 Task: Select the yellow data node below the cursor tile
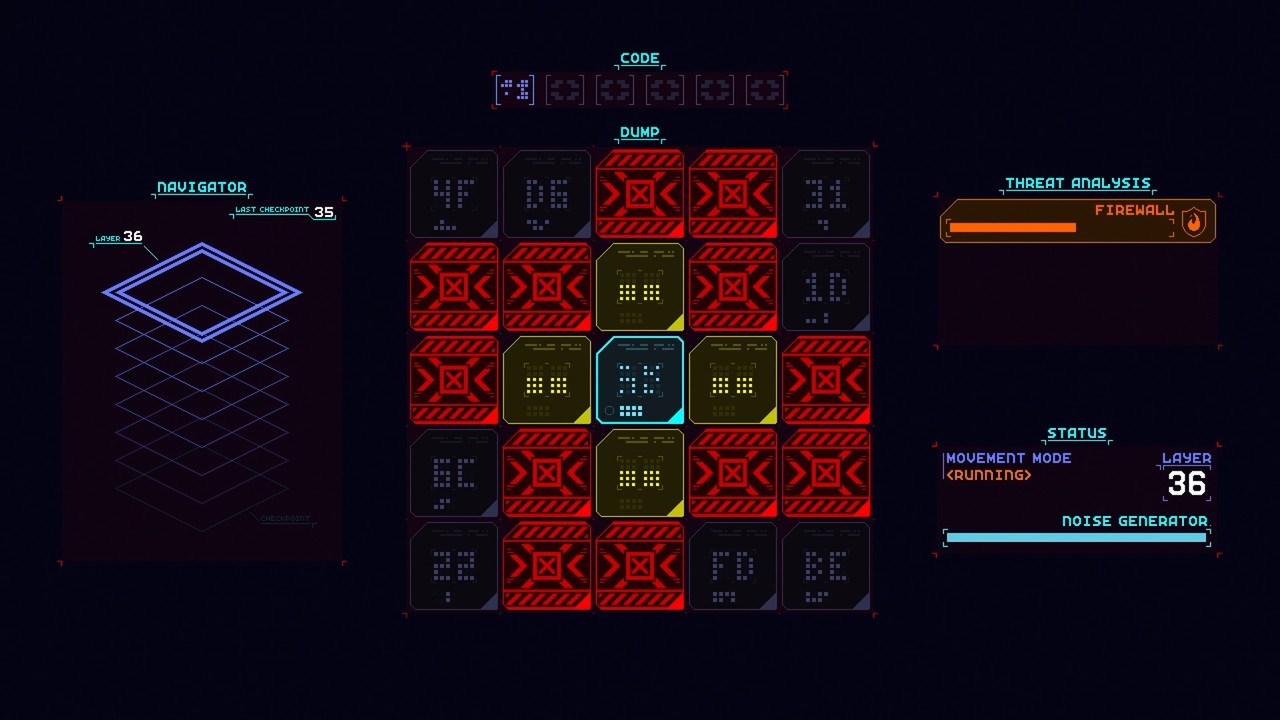click(640, 474)
